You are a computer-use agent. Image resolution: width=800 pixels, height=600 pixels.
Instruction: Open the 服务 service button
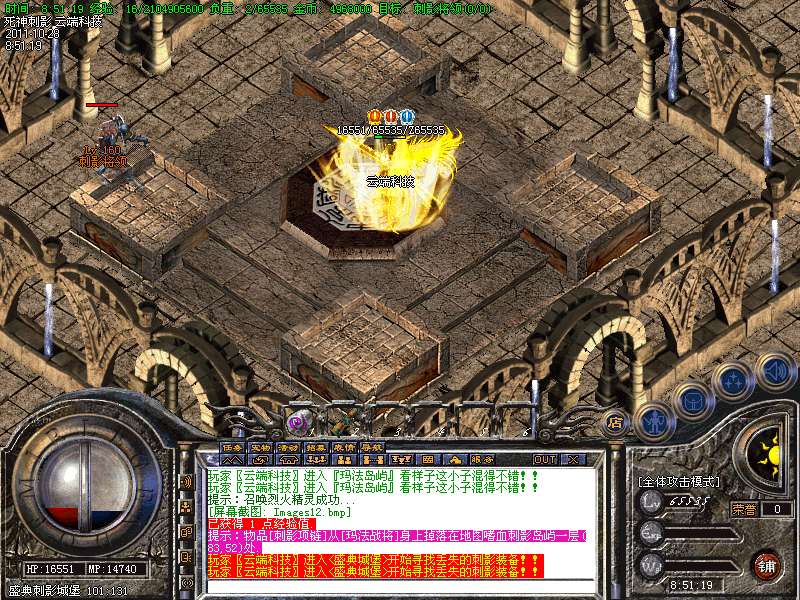[480, 459]
